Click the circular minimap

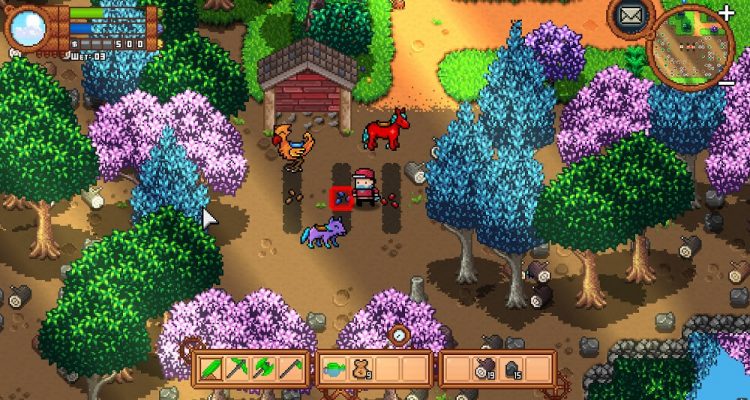point(691,46)
